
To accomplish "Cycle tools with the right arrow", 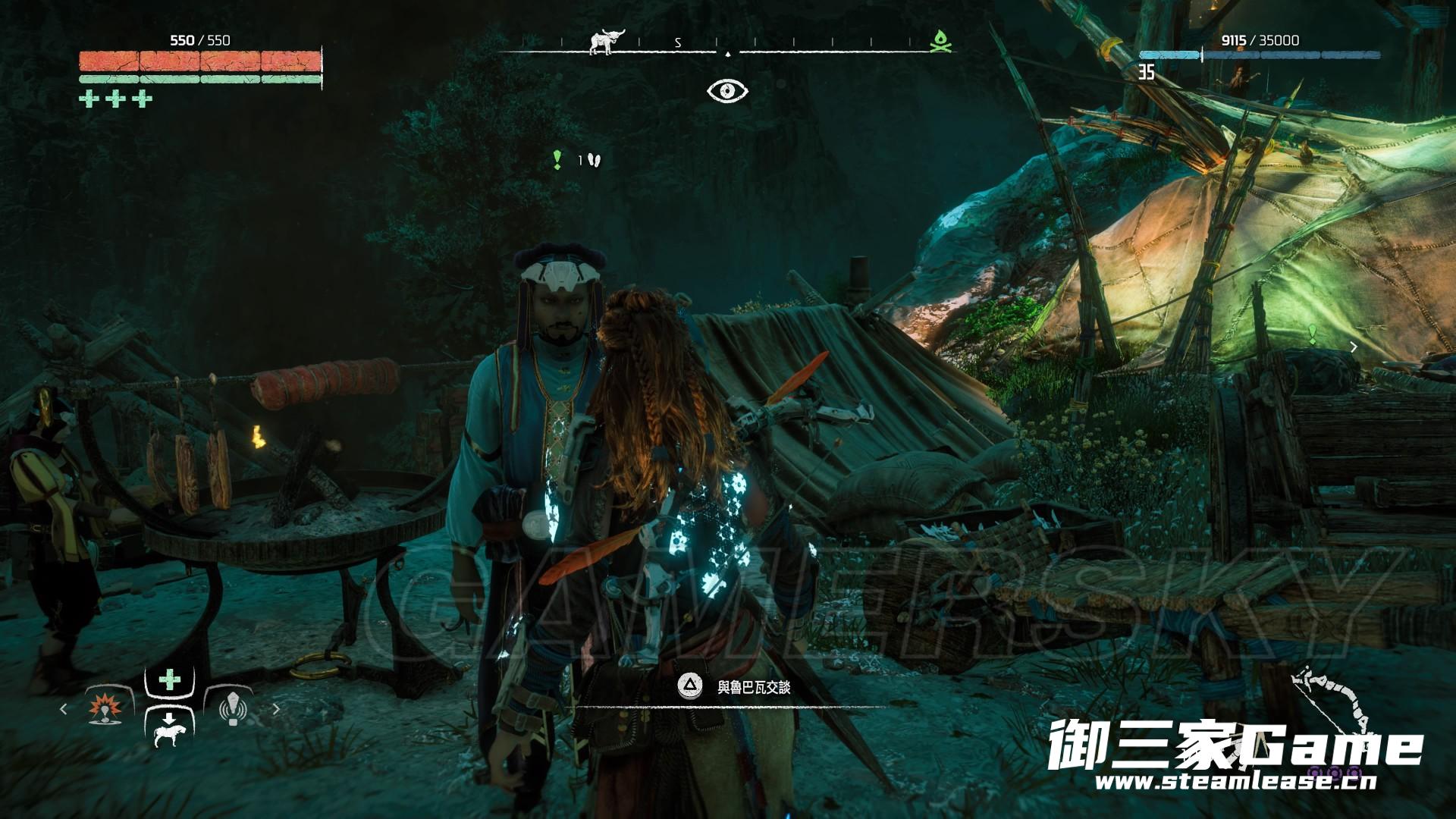I will (276, 709).
